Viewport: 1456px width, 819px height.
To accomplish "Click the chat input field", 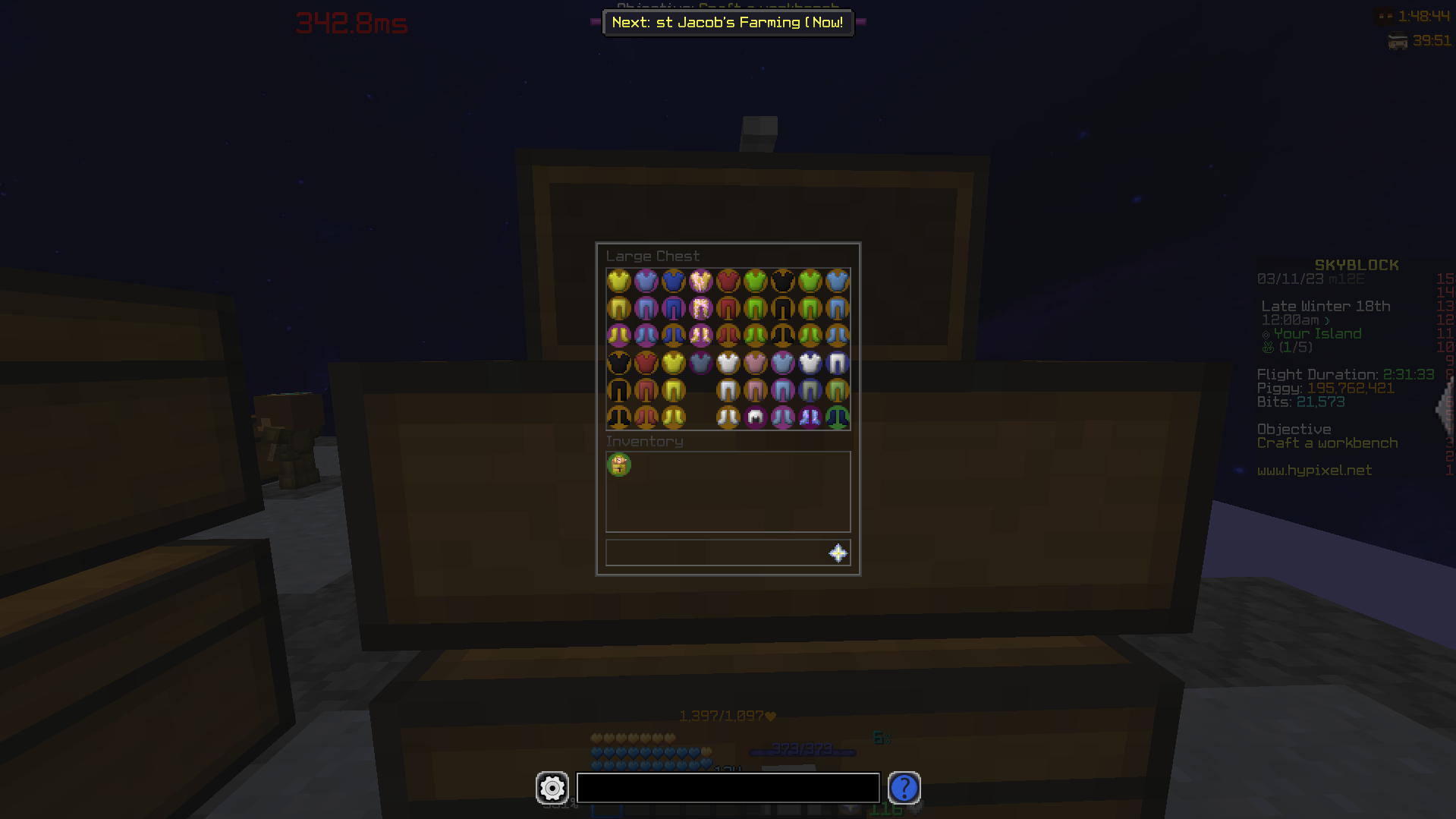I will (727, 789).
